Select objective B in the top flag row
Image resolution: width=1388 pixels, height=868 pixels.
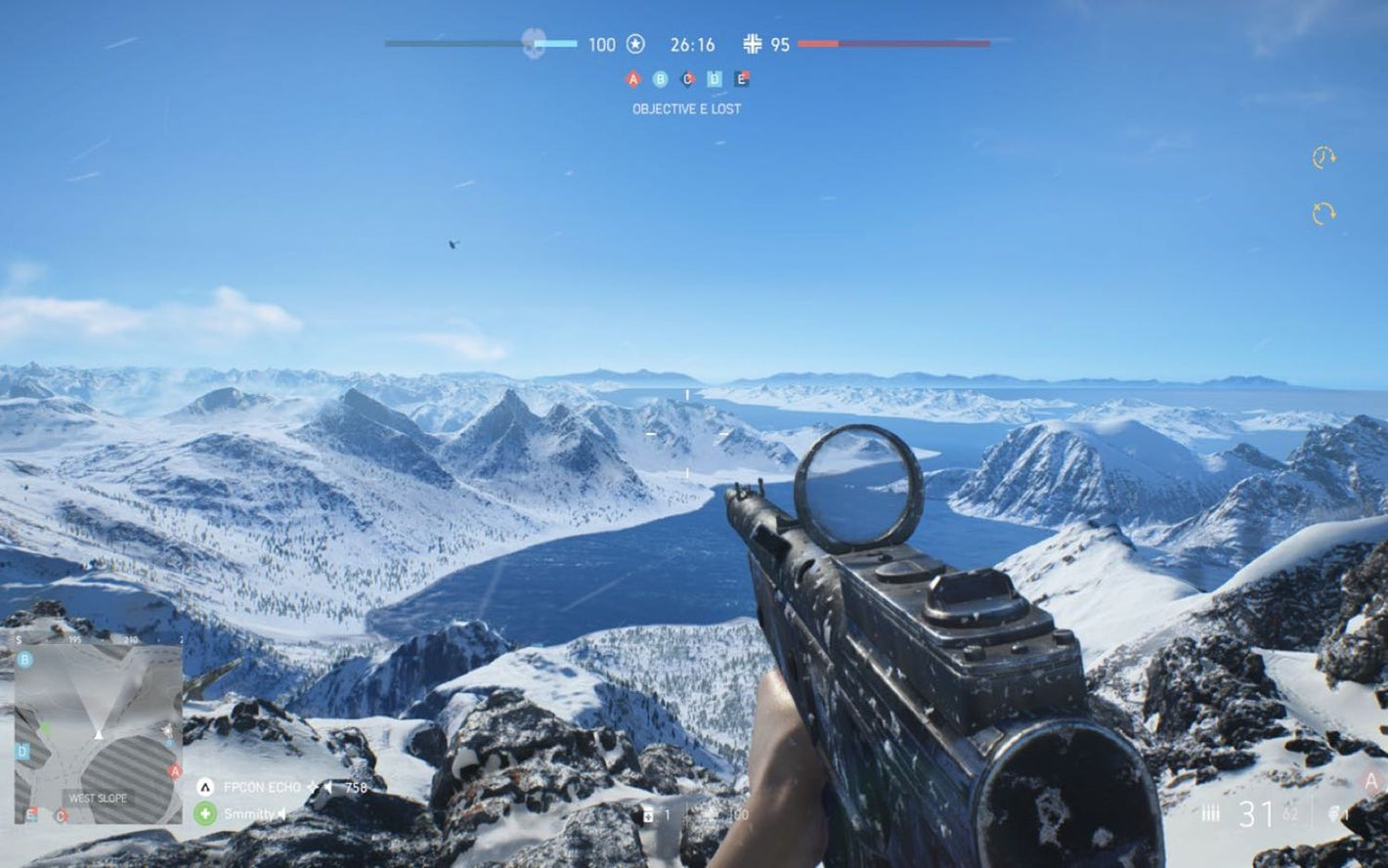[x=660, y=79]
